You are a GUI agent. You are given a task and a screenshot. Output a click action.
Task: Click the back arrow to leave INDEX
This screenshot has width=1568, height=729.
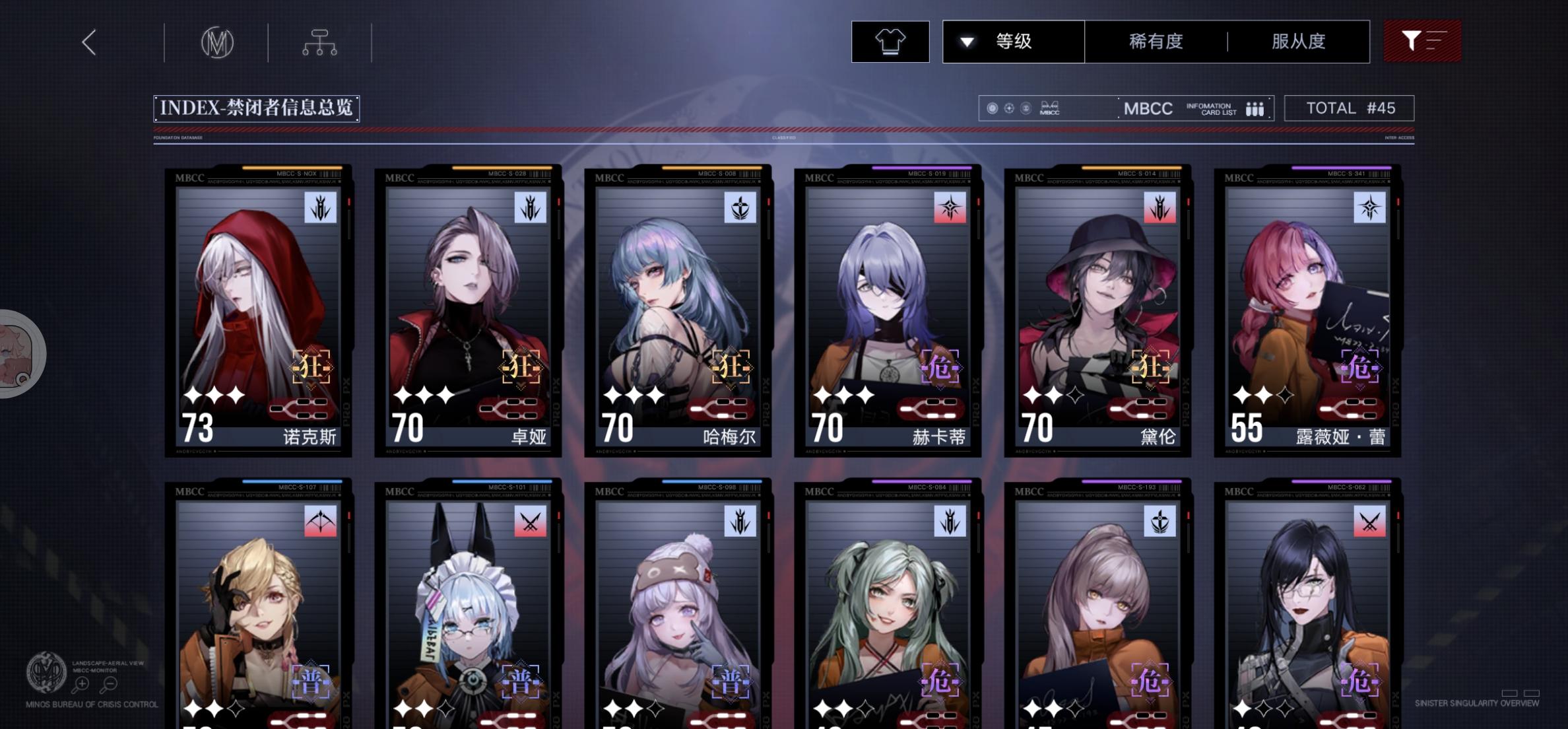pos(89,41)
